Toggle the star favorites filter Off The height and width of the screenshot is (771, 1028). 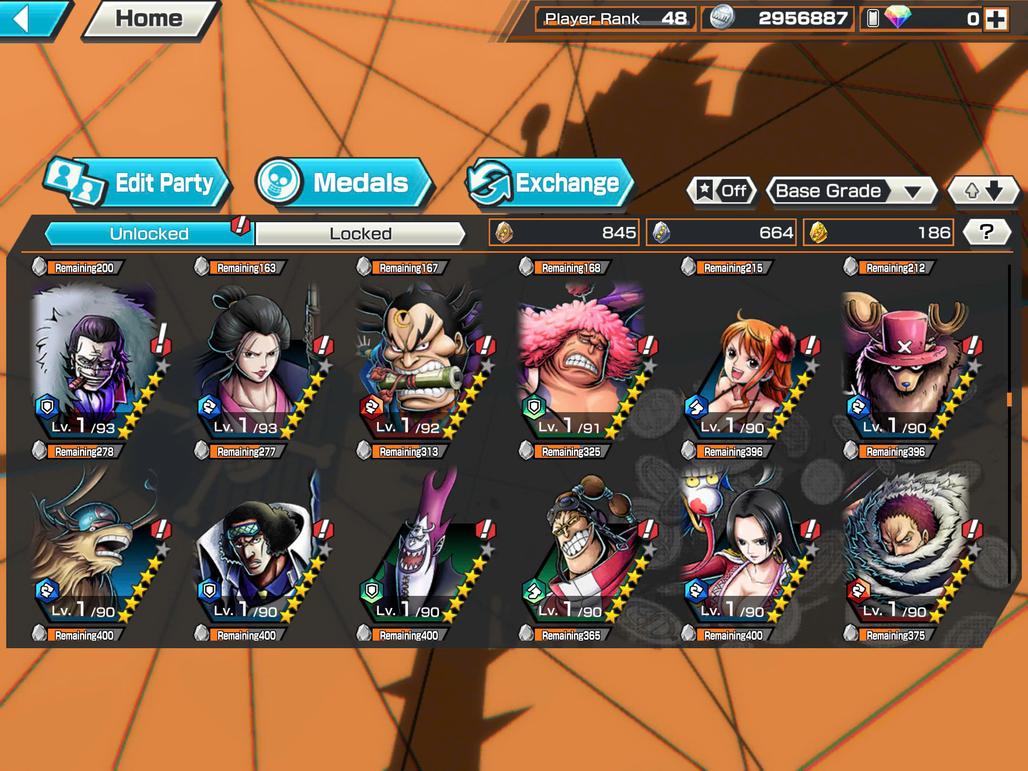click(722, 190)
